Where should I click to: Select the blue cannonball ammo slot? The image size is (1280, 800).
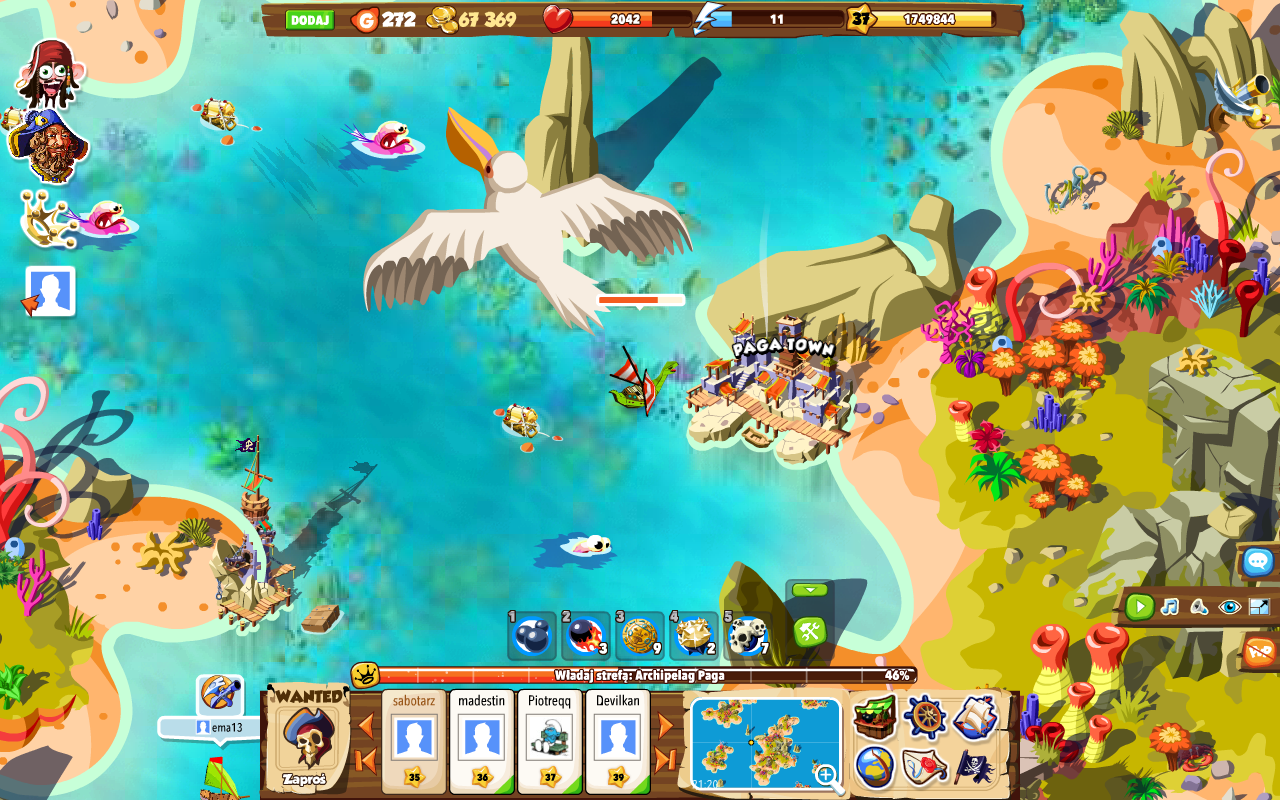pyautogui.click(x=531, y=636)
